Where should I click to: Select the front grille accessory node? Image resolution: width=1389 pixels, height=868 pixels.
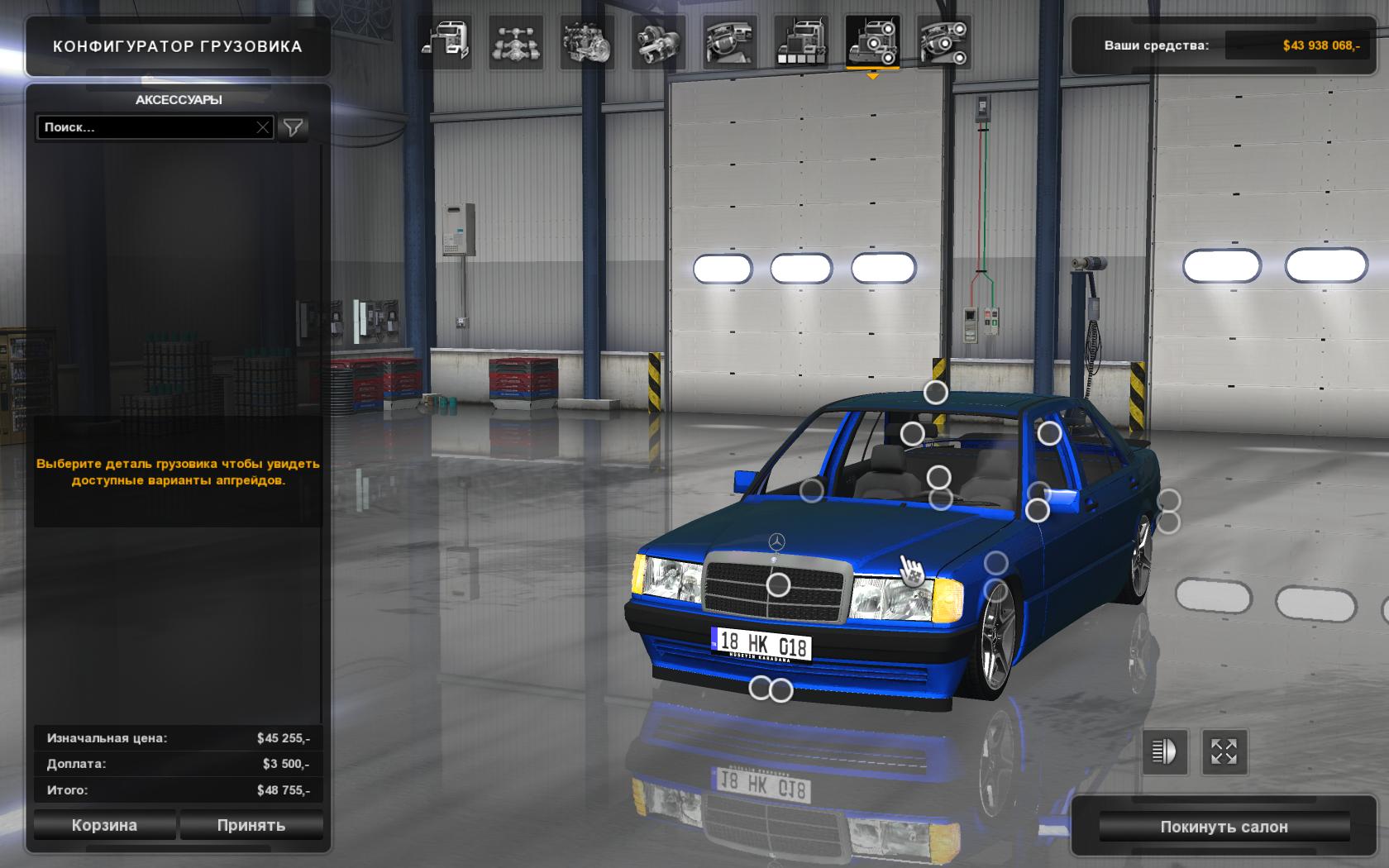(x=778, y=585)
